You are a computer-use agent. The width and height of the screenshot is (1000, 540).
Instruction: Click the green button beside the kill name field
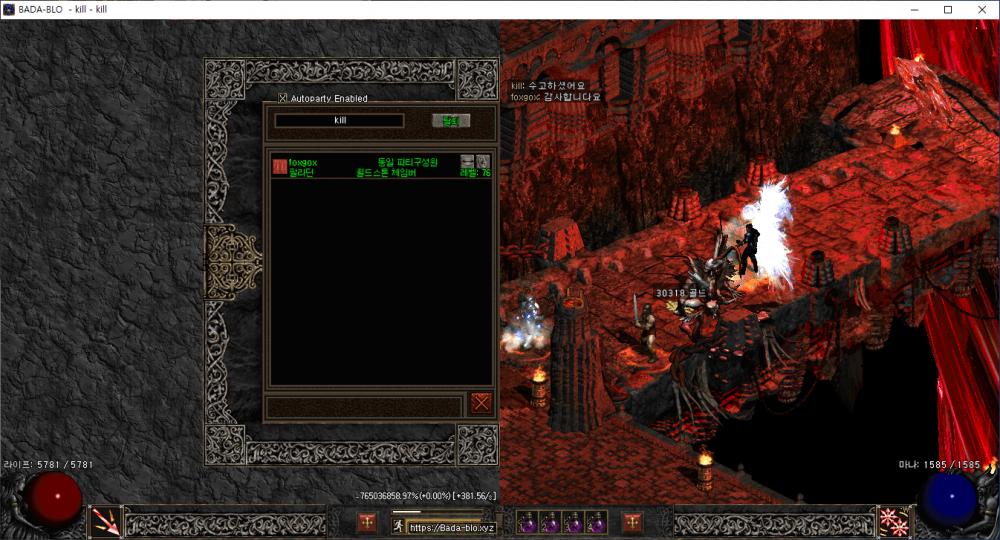pyautogui.click(x=450, y=121)
